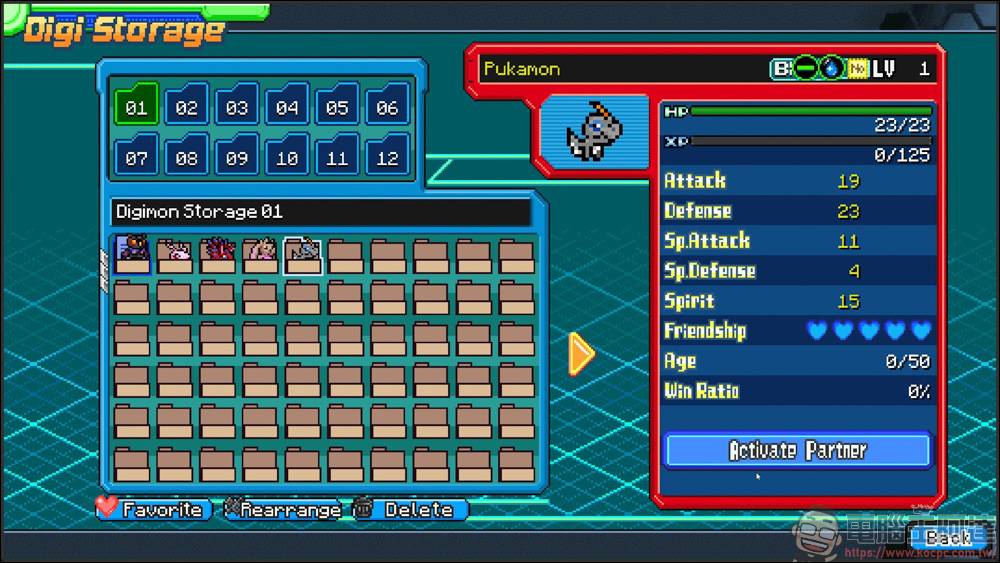The image size is (1000, 563).
Task: Select the highlighted Pukamon folder slot
Action: pos(302,256)
